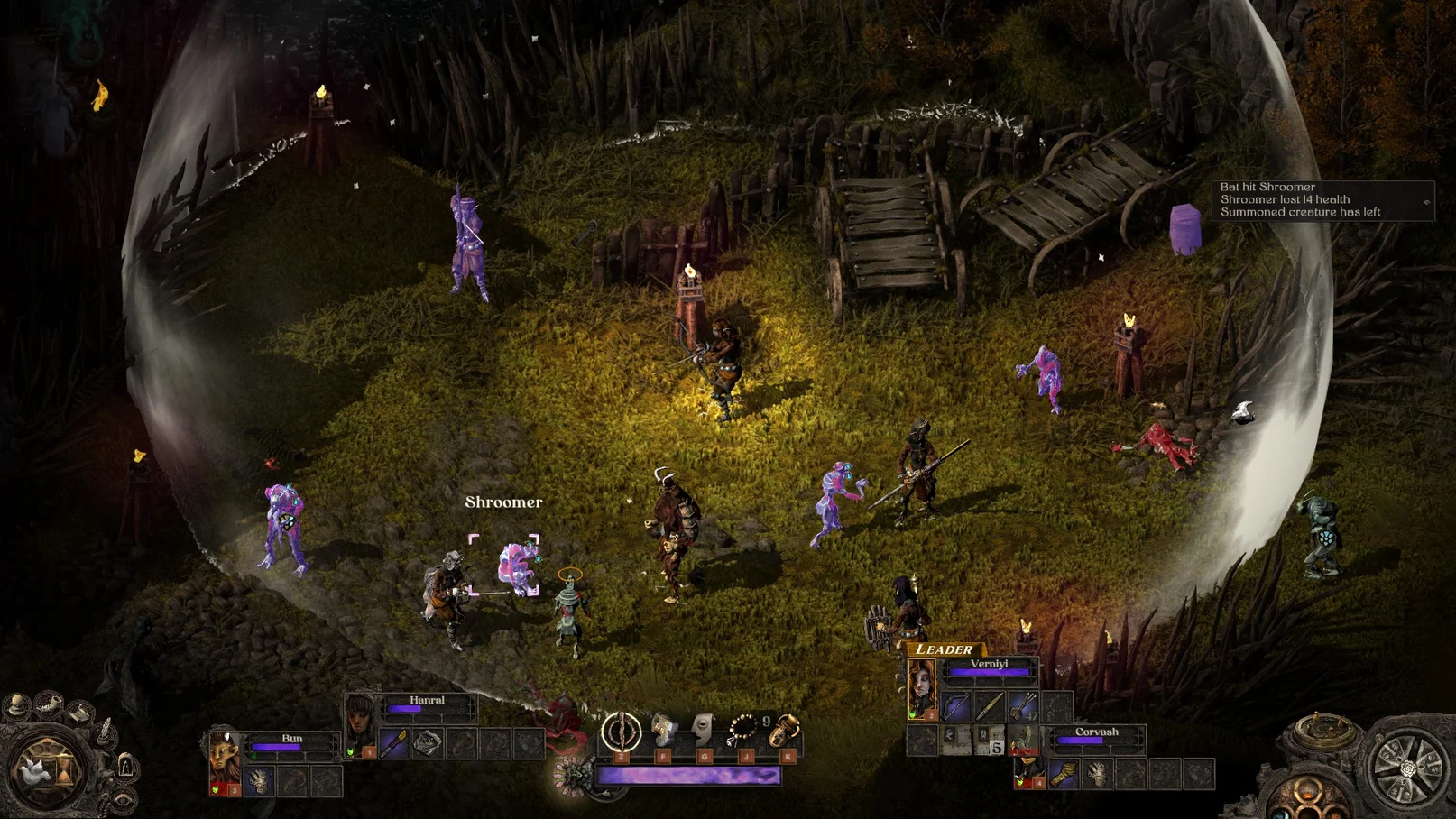Use the clay jug quick item
The width and height of the screenshot is (1456, 819).
[786, 729]
